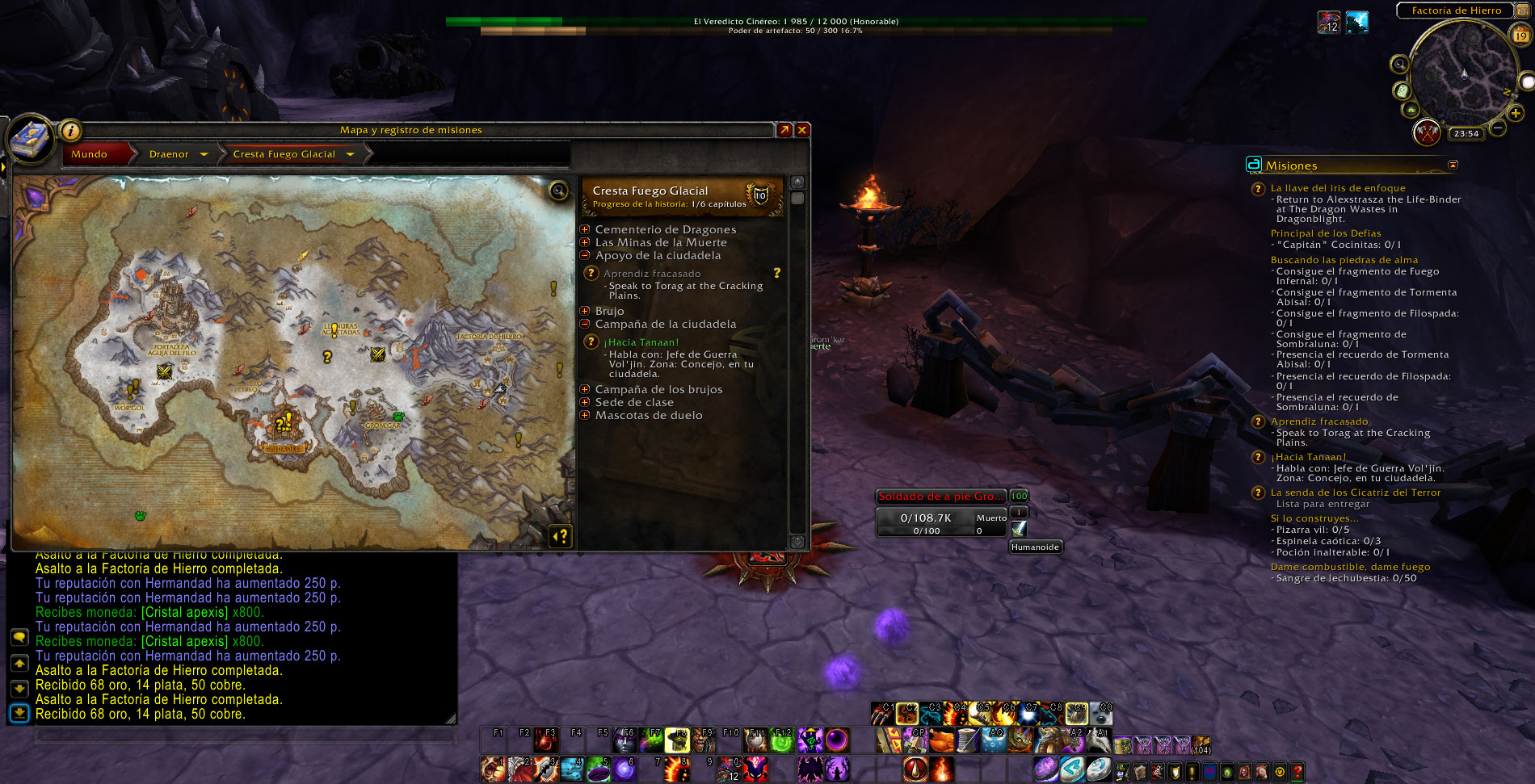Open the Draenor continent dropdown

[x=204, y=154]
